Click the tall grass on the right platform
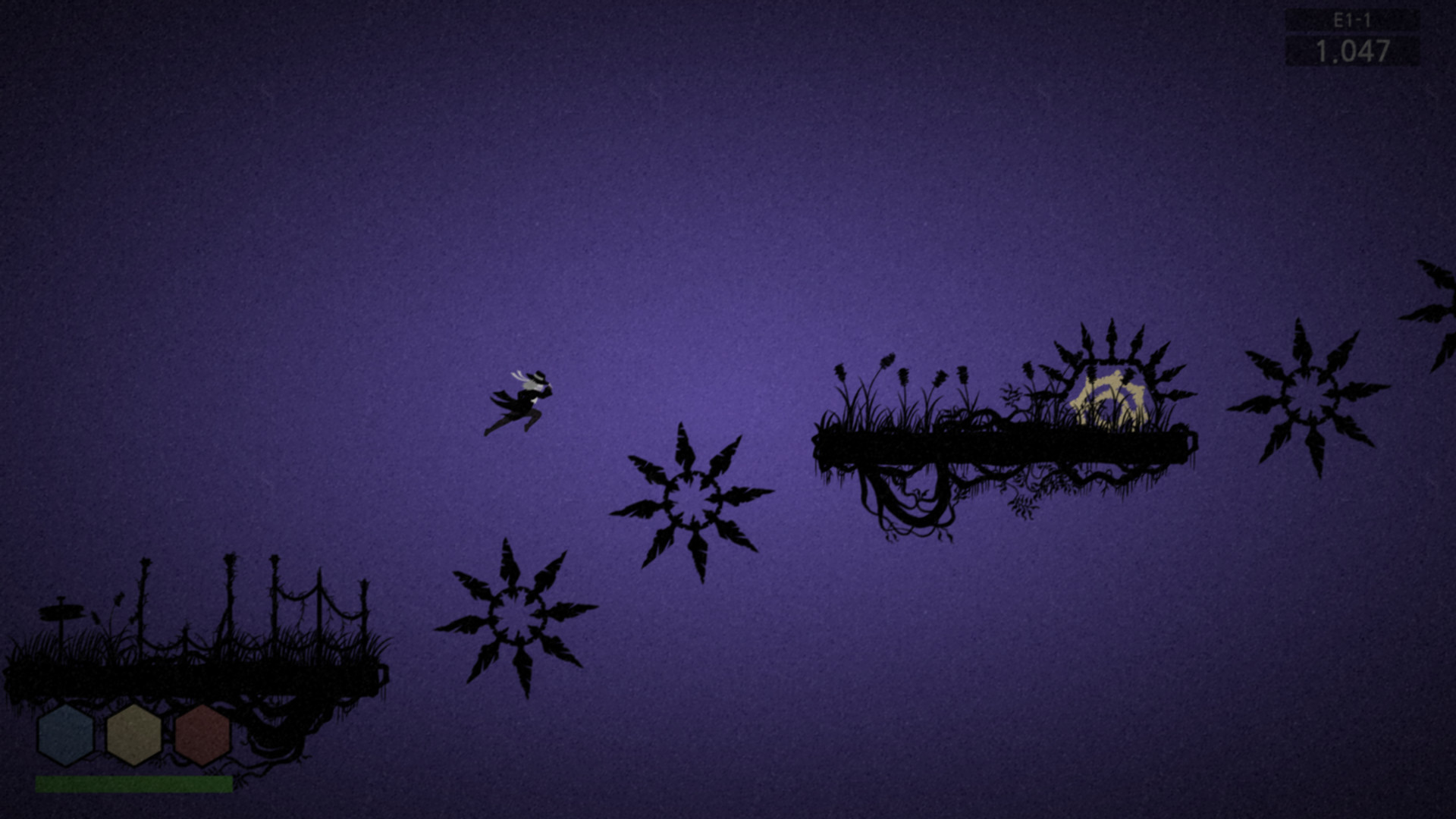This screenshot has width=1456, height=819. 895,391
